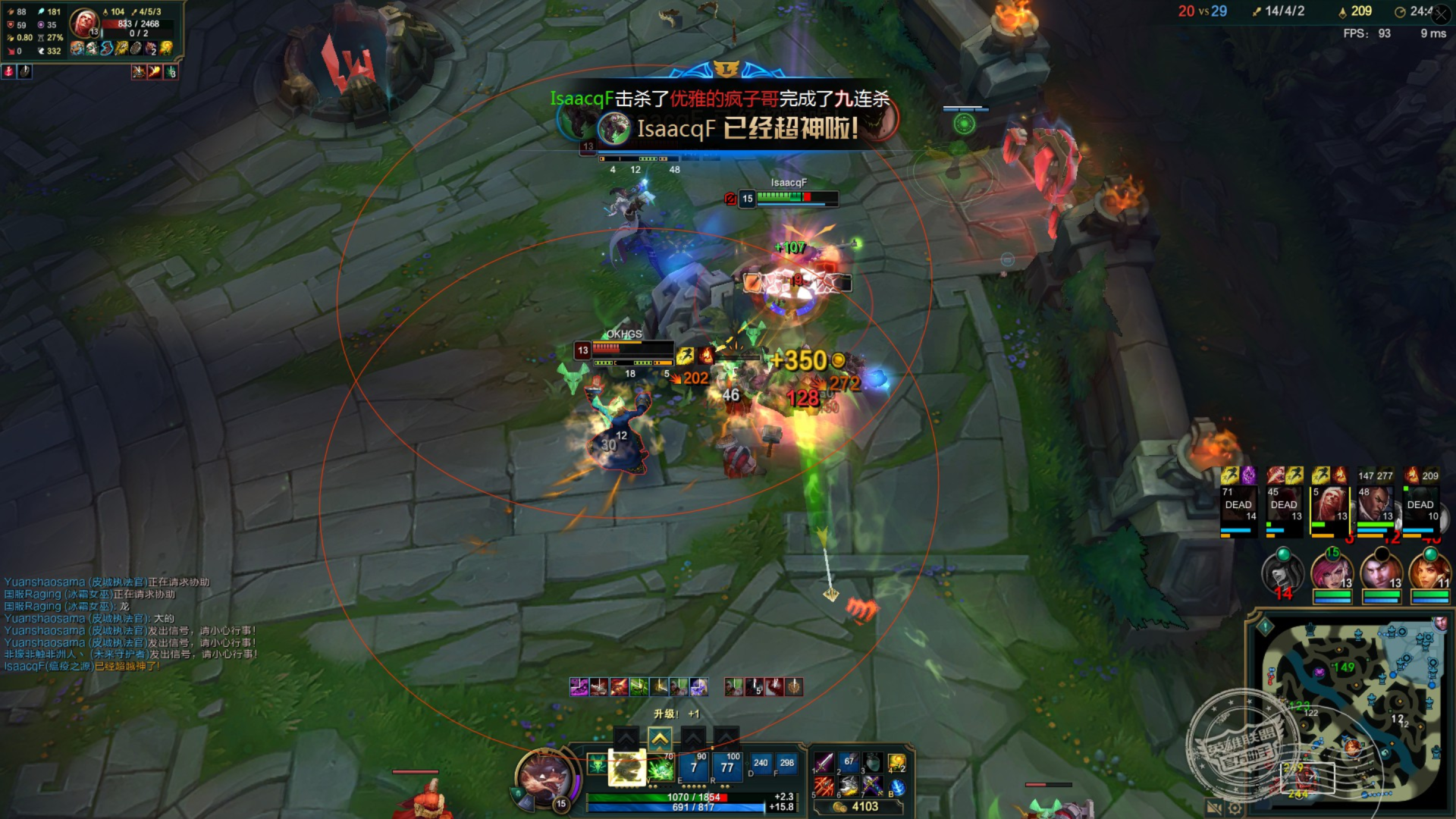Screen dimensions: 1456x819
Task: Click the D summoner spell showing 240
Action: pyautogui.click(x=761, y=763)
